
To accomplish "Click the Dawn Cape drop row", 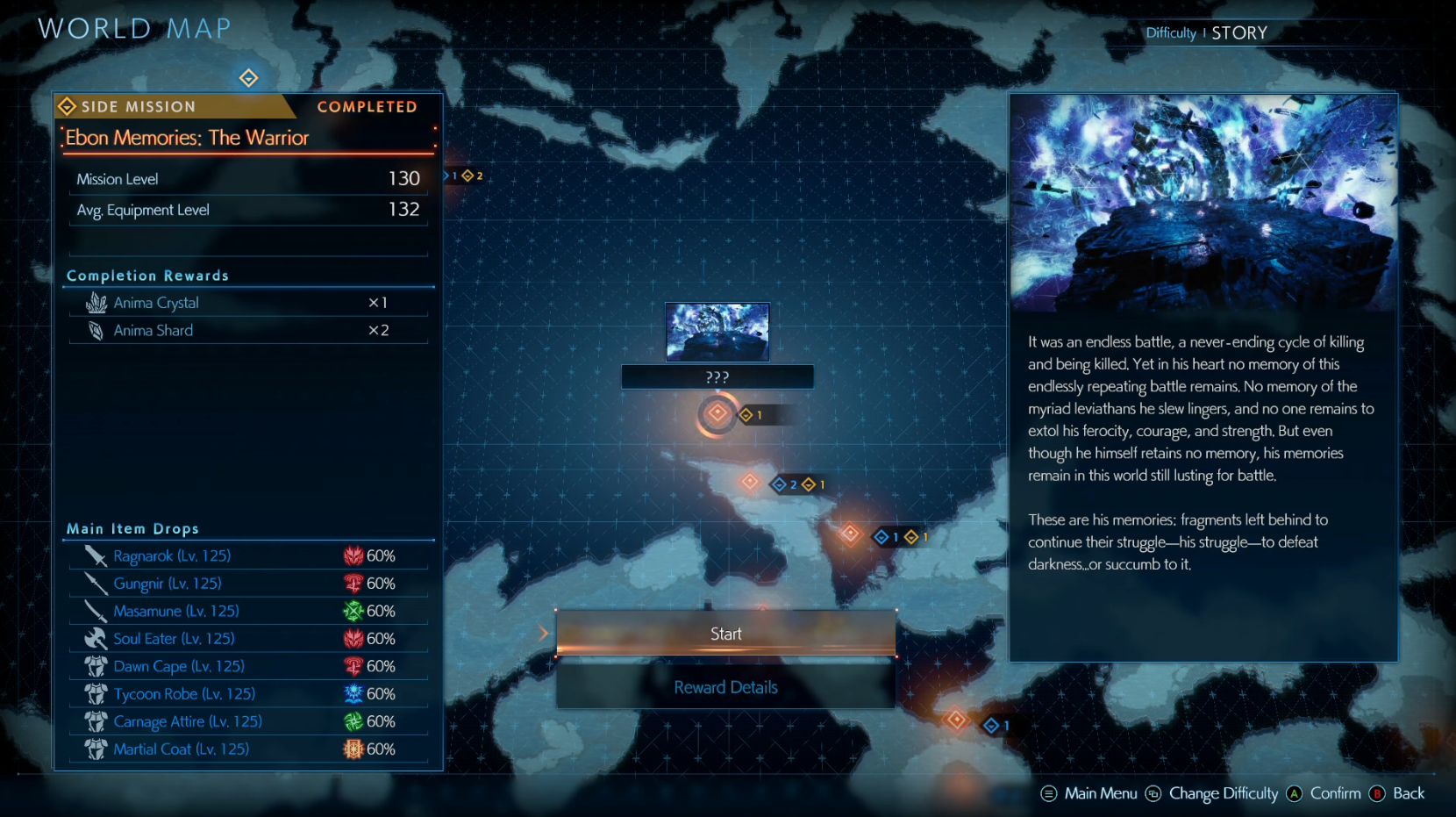I will (x=248, y=667).
